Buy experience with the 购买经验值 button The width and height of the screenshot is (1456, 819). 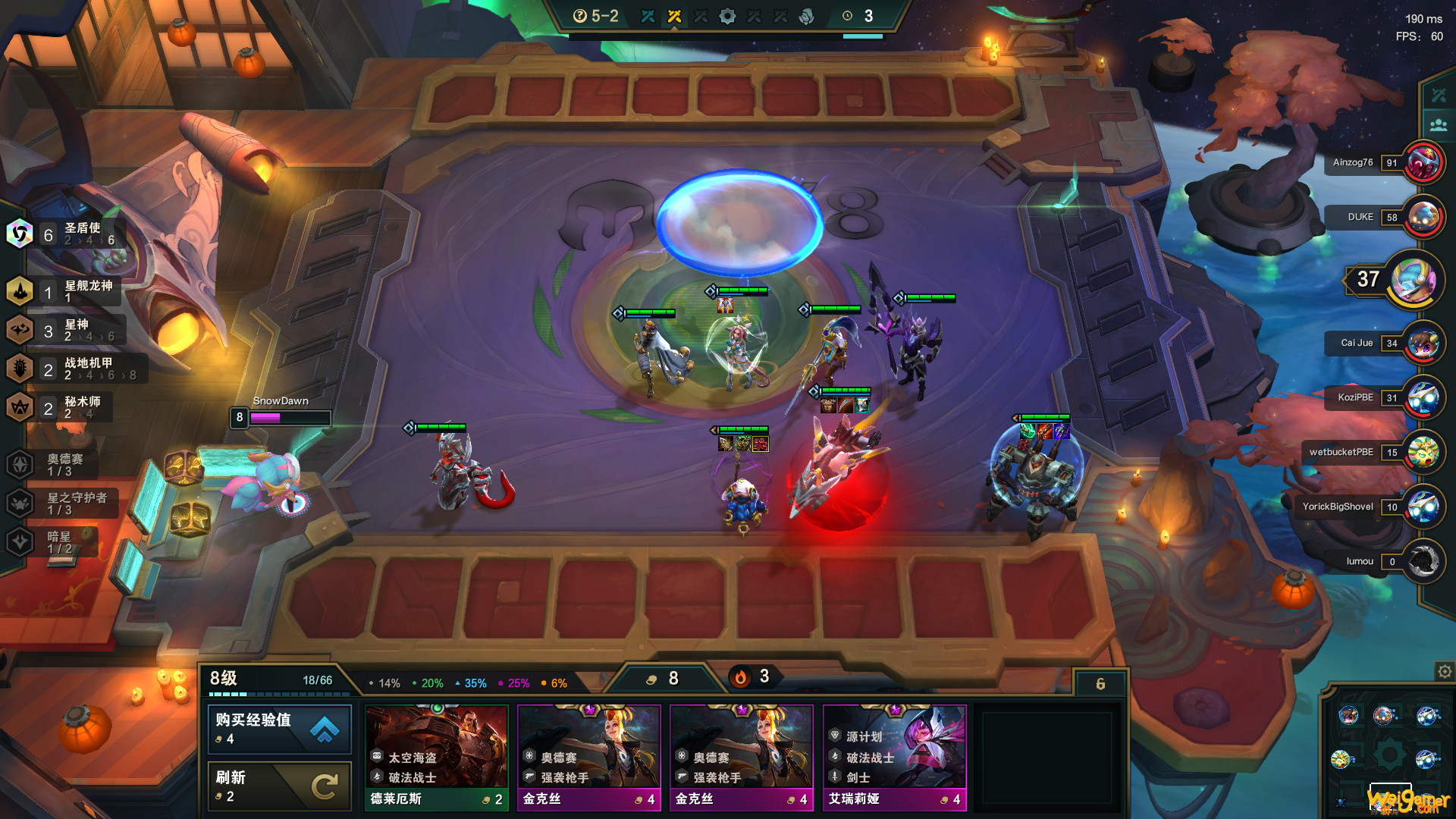pos(279,728)
